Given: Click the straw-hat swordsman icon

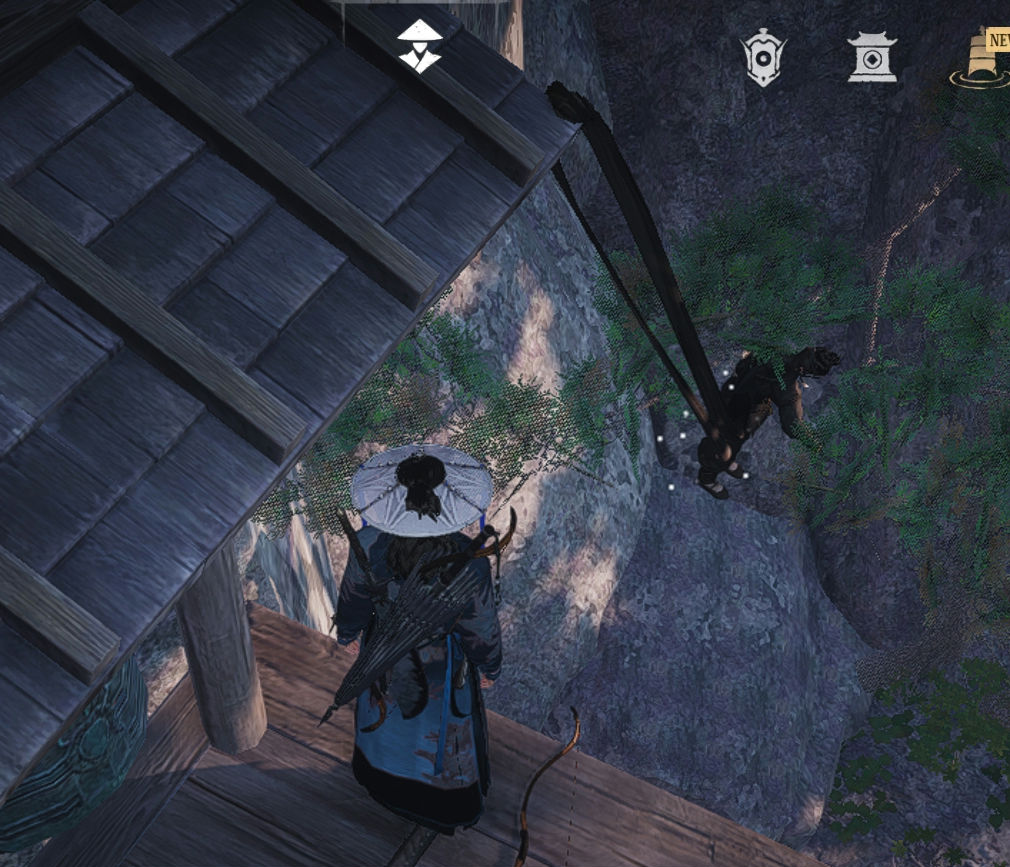Looking at the screenshot, I should (419, 46).
